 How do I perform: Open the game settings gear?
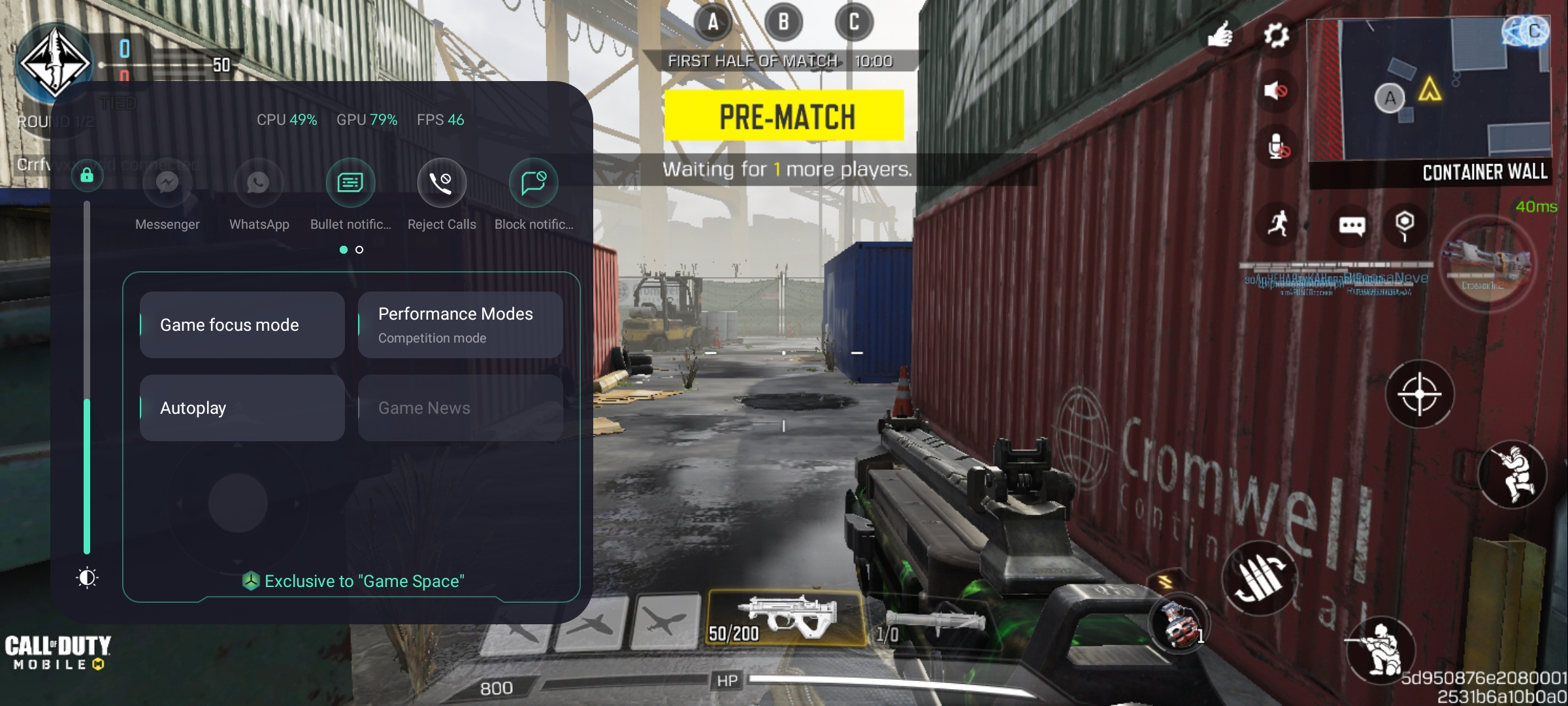tap(1276, 35)
